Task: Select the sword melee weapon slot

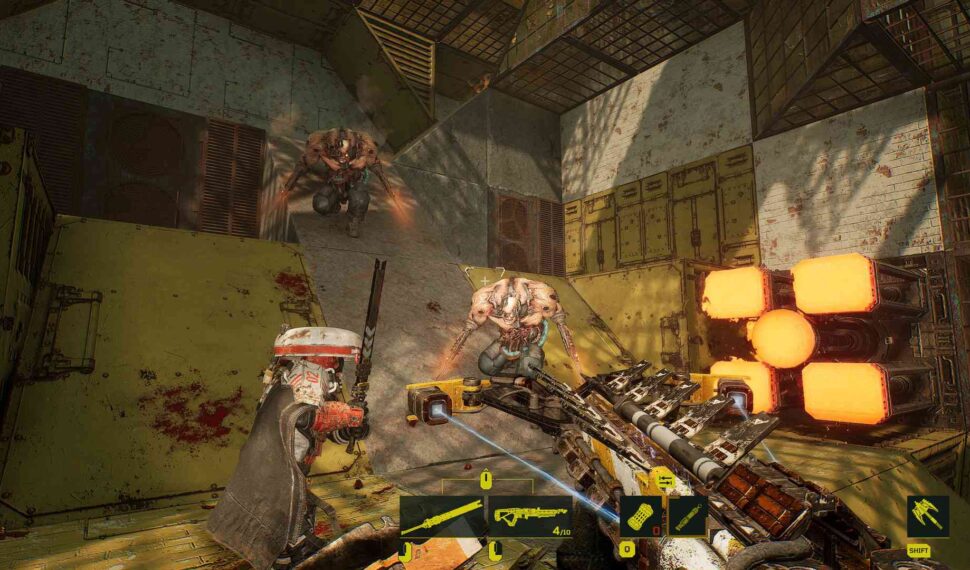Action: 442,516
